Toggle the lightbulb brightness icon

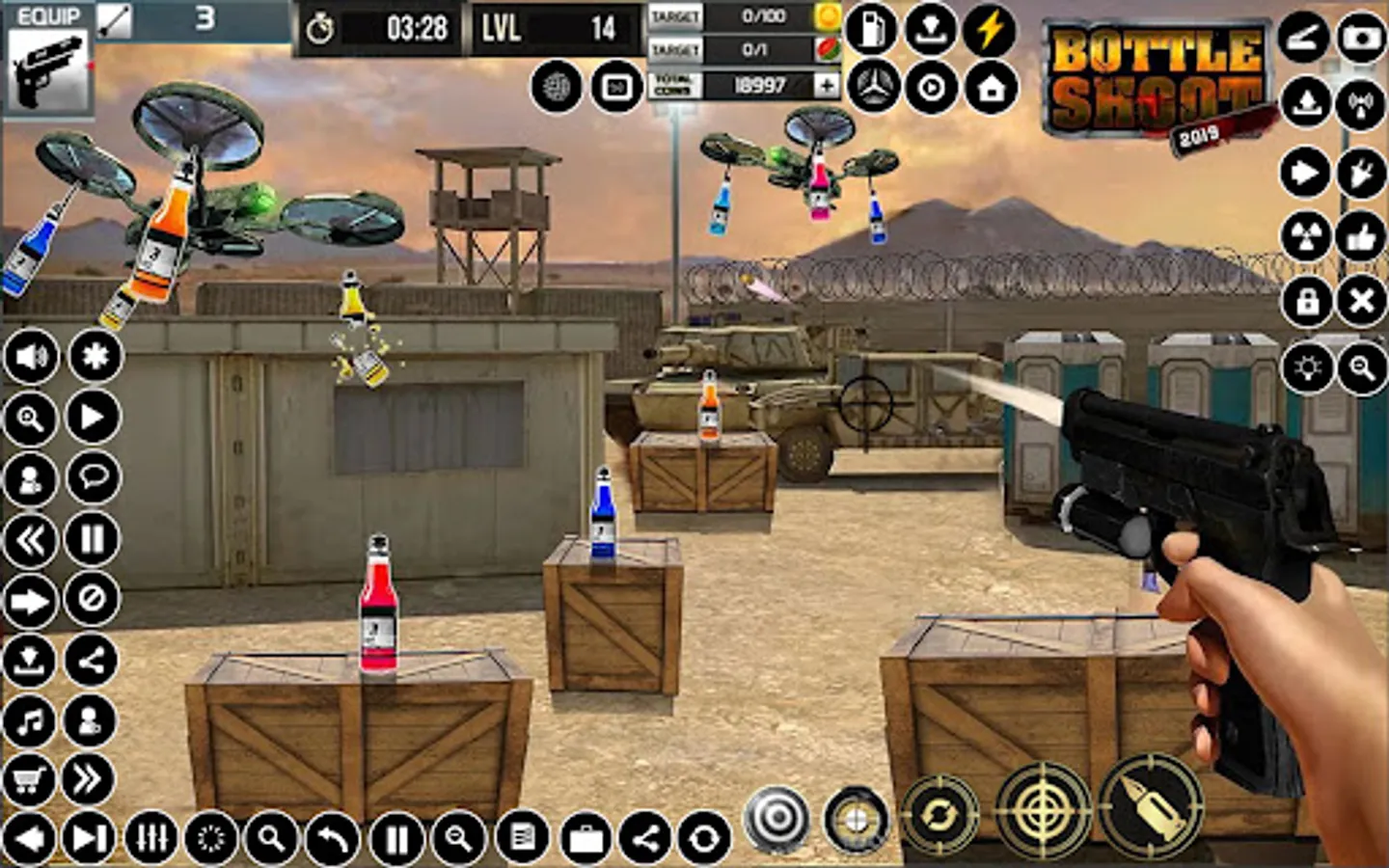[x=1307, y=368]
